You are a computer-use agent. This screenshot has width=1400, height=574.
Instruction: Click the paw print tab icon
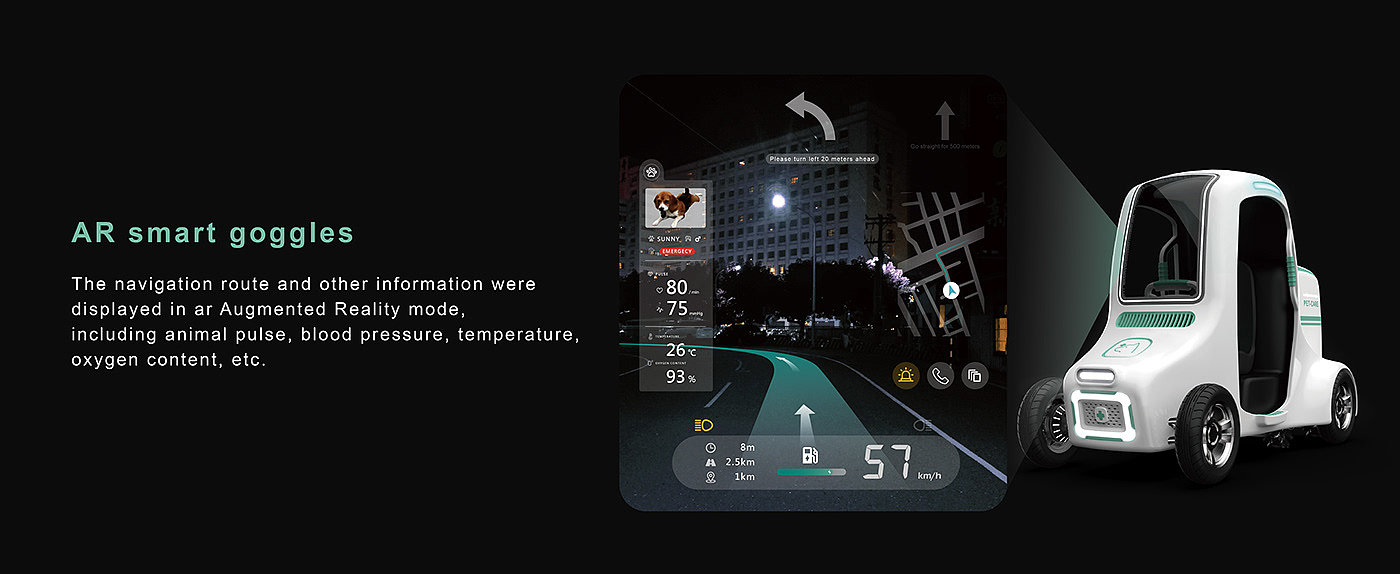tap(651, 170)
